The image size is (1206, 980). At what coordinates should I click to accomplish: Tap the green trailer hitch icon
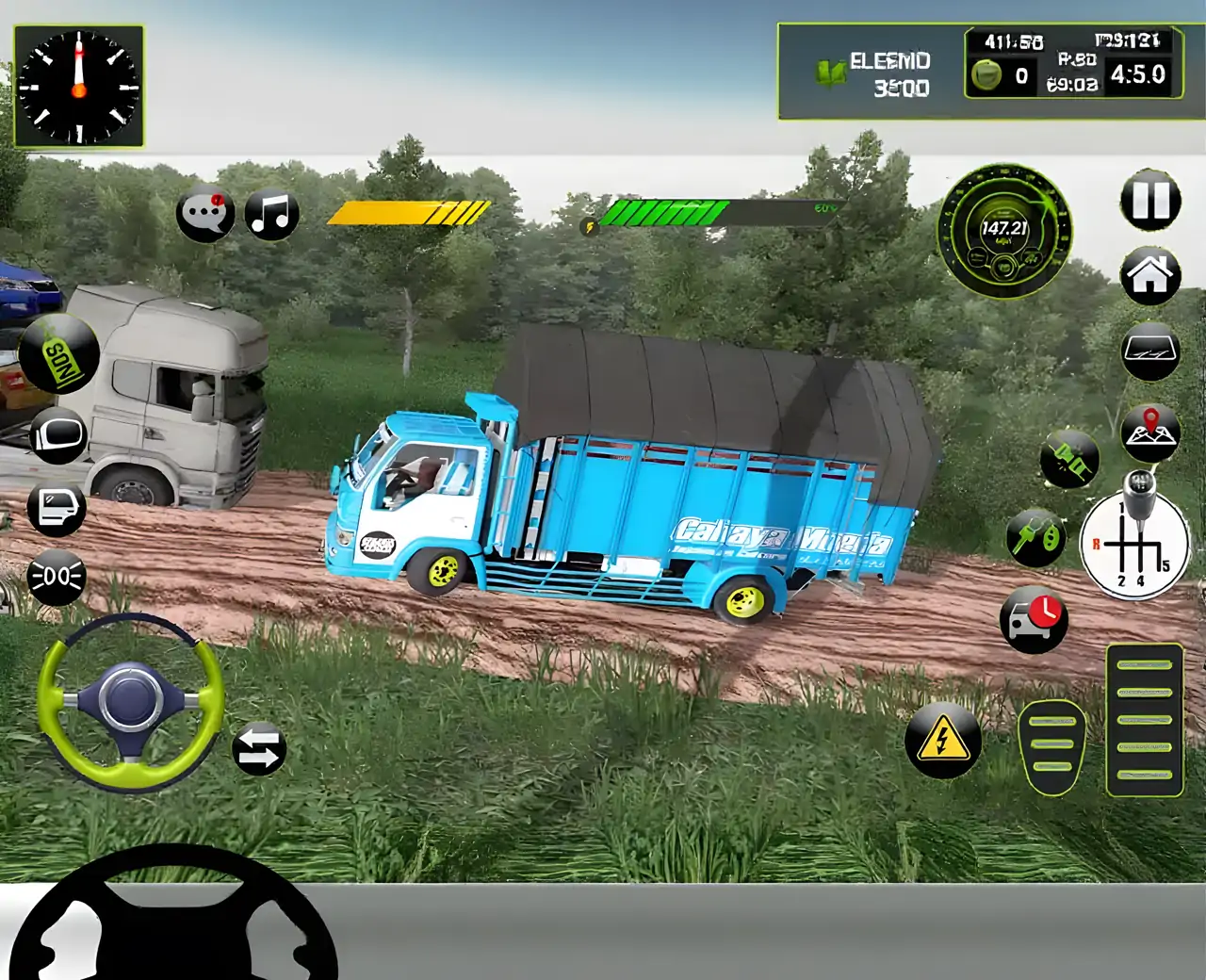(x=1069, y=459)
